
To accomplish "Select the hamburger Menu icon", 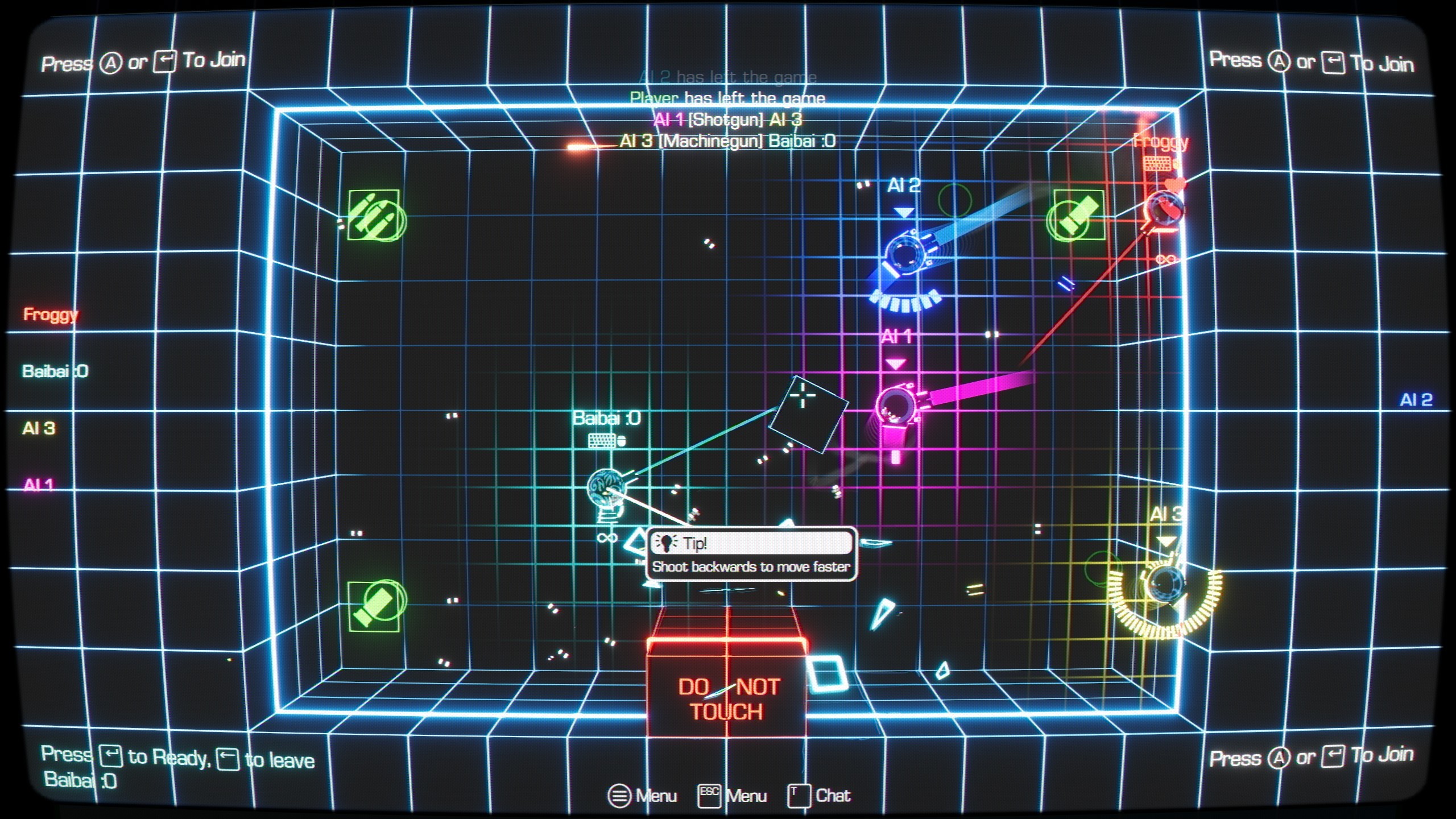I will pos(620,796).
